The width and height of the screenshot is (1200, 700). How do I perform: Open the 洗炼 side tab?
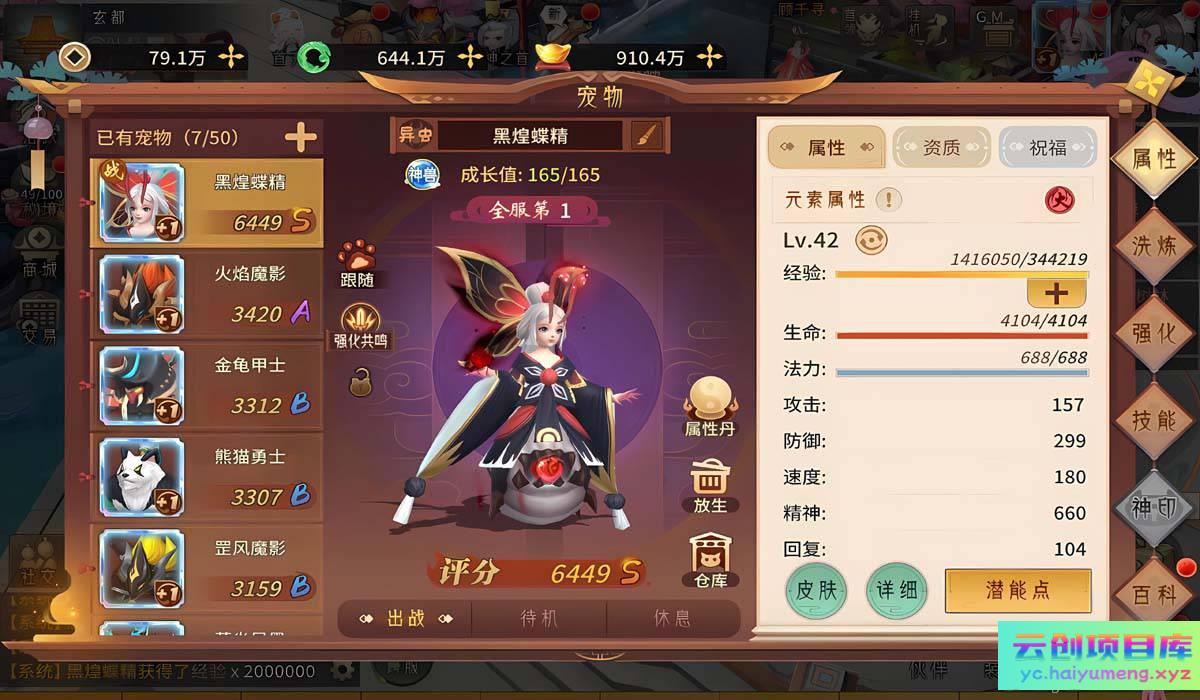(x=1154, y=245)
